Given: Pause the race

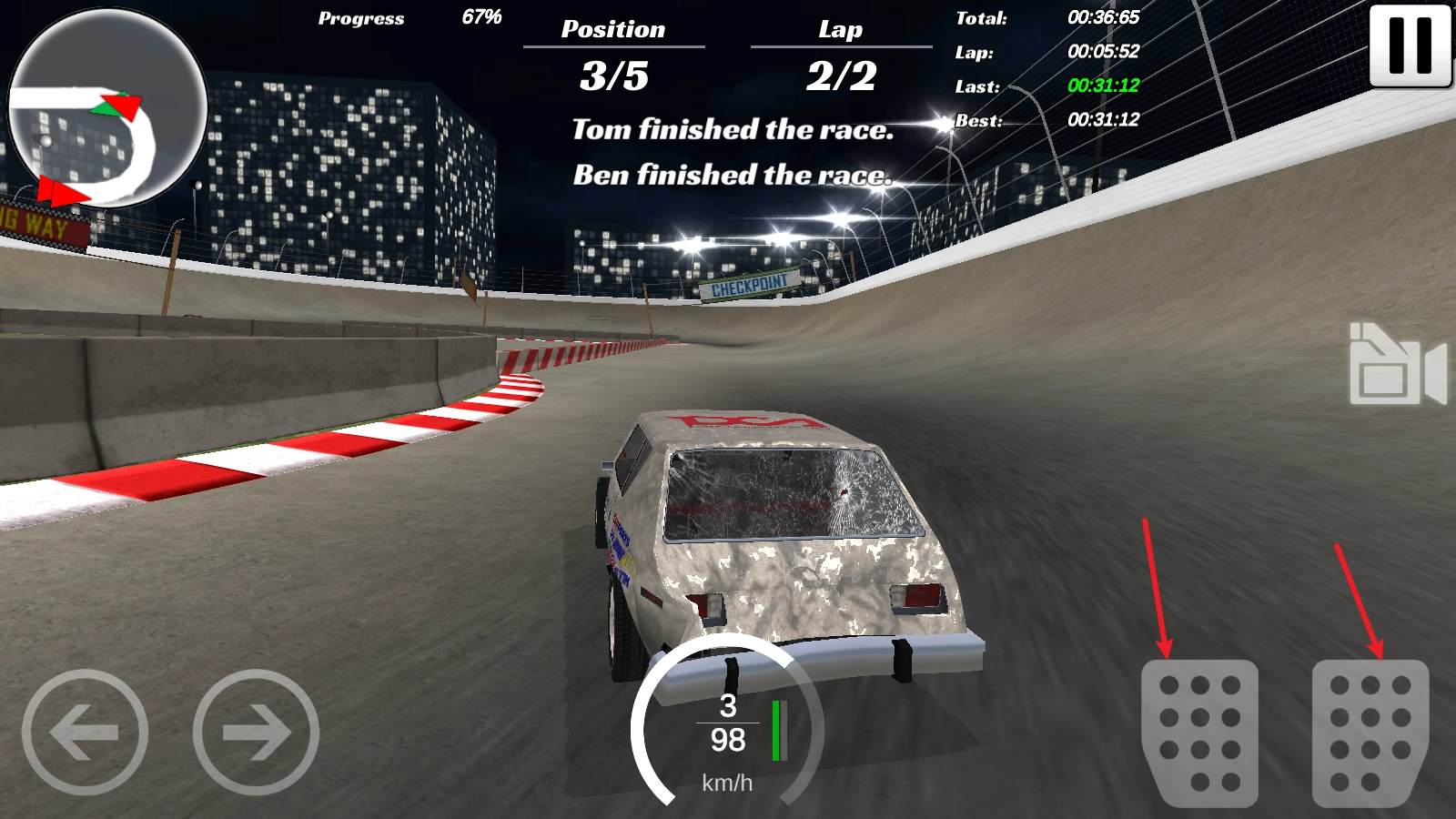Looking at the screenshot, I should point(1410,45).
